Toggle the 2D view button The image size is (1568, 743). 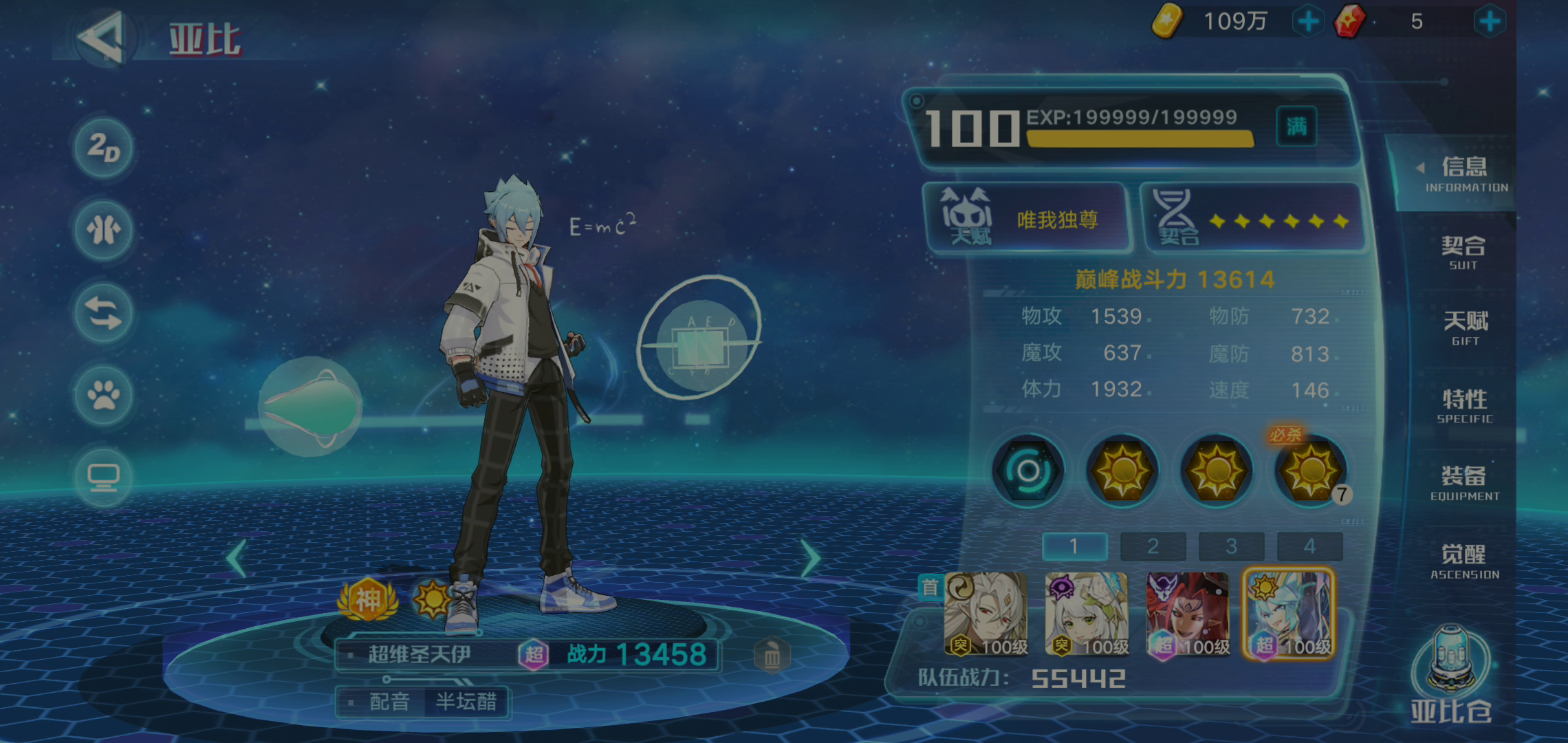coord(104,148)
